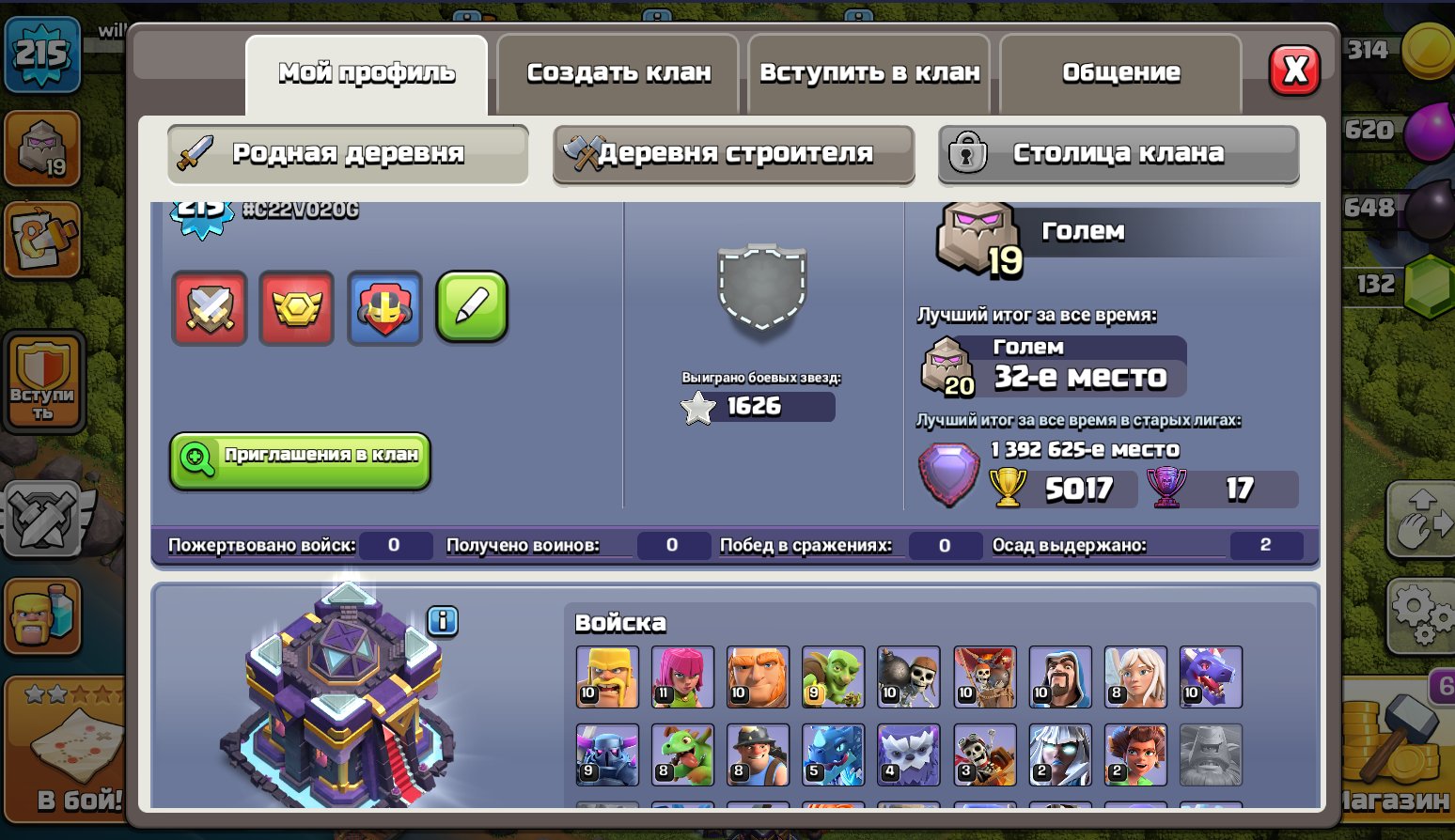1455x840 pixels.
Task: Open the war preference helmet icon
Action: pos(383,308)
